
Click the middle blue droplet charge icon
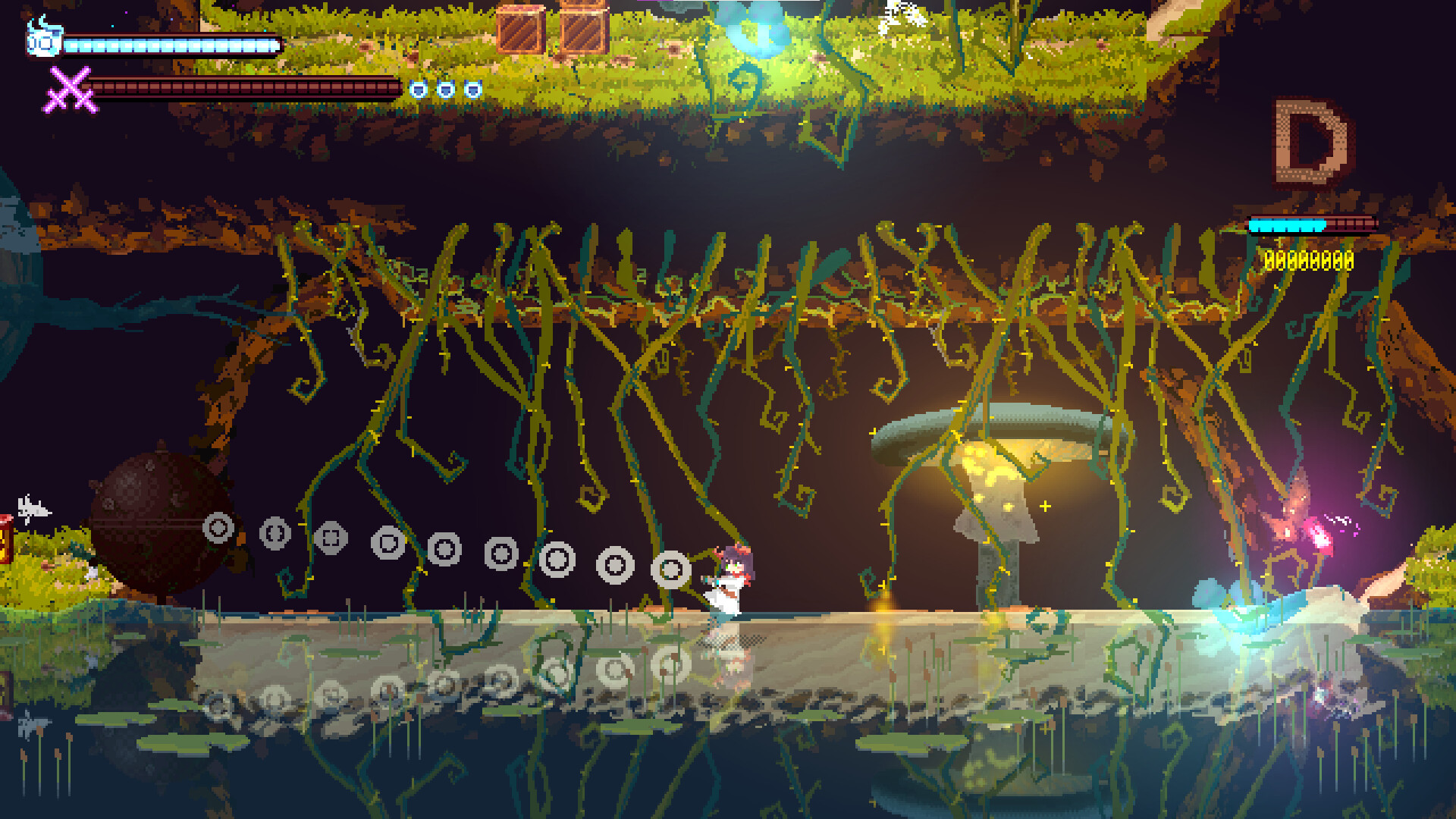tap(446, 89)
